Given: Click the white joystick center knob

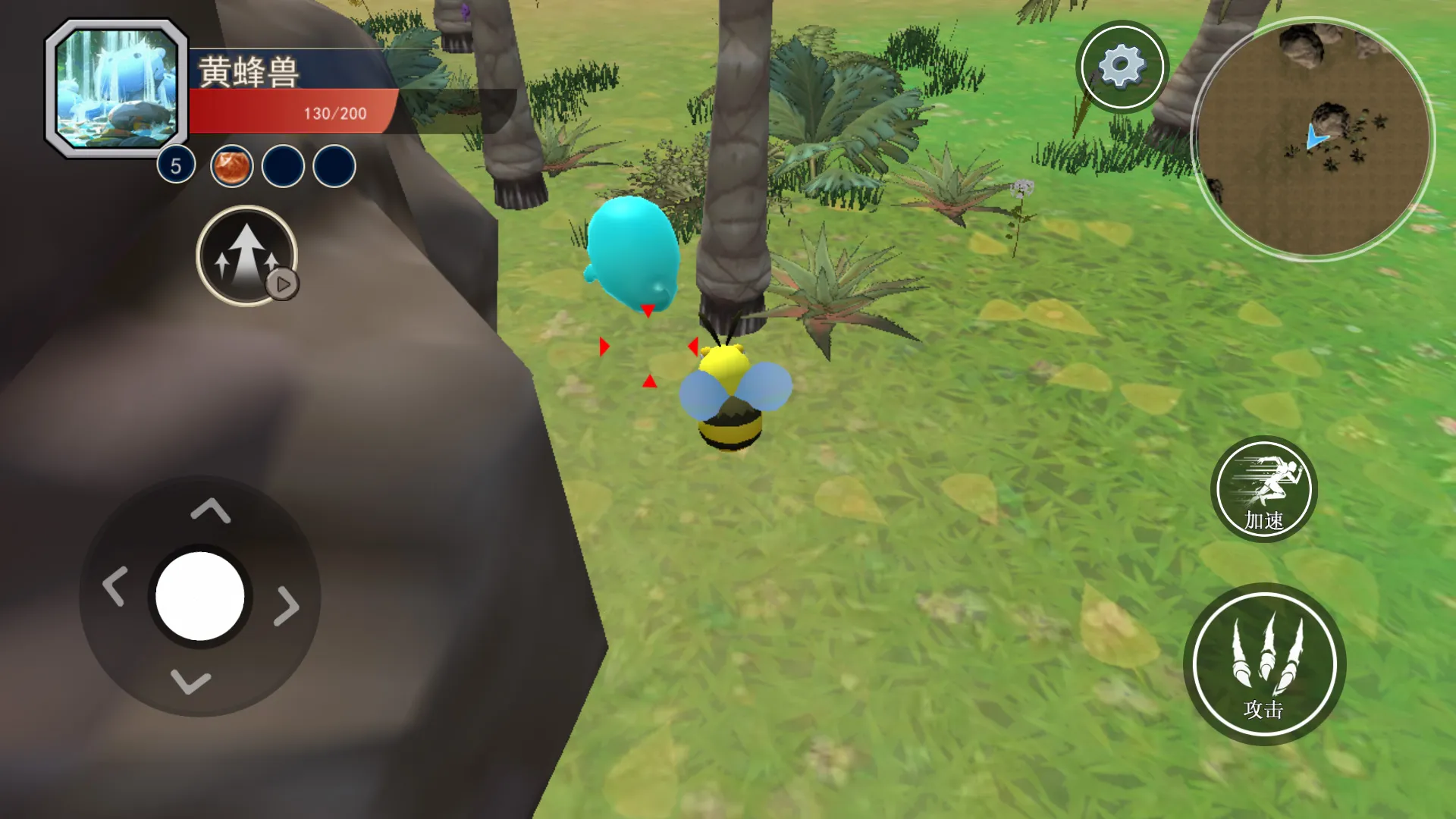Looking at the screenshot, I should click(x=200, y=596).
